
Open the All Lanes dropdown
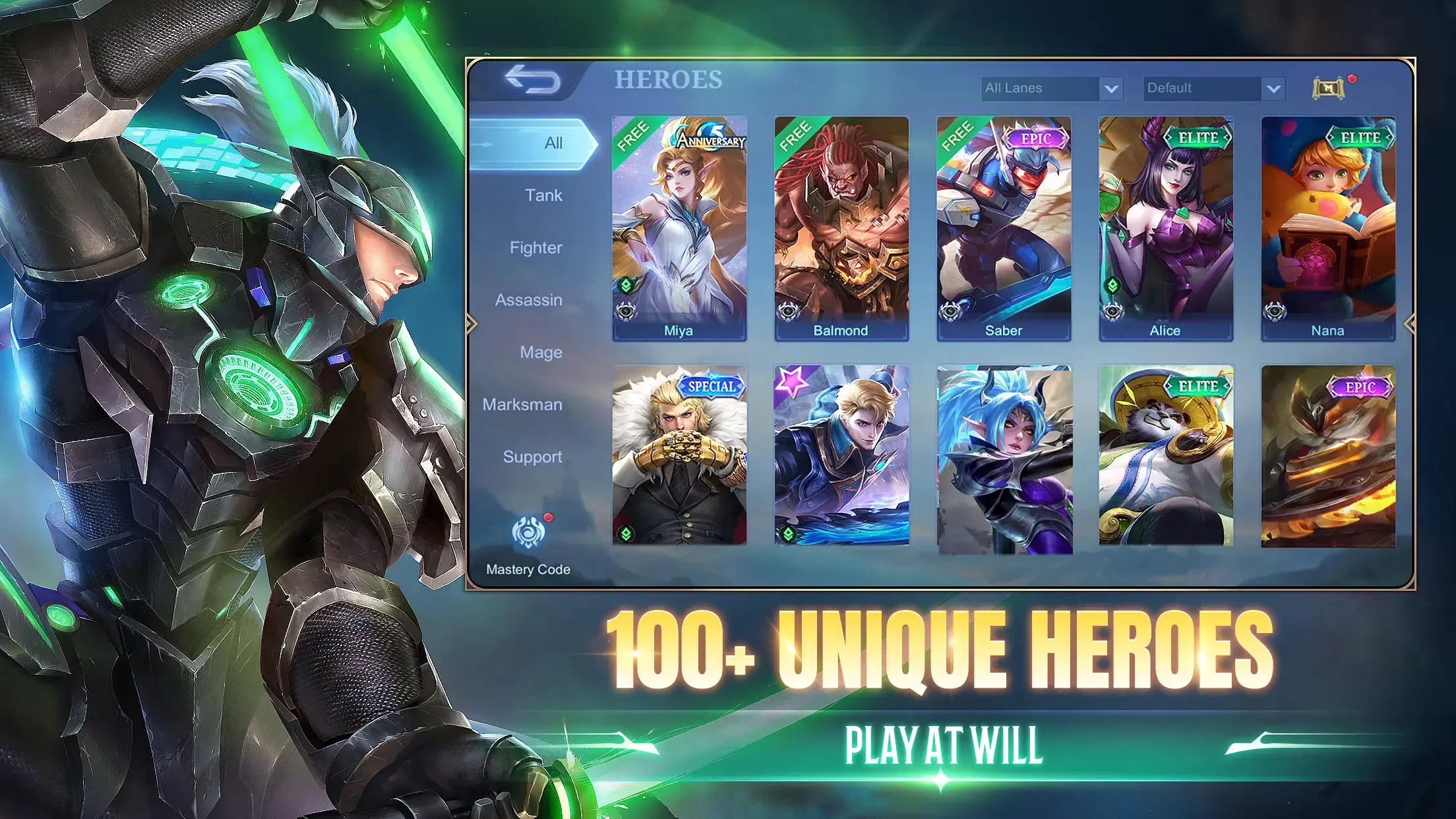[x=1050, y=88]
